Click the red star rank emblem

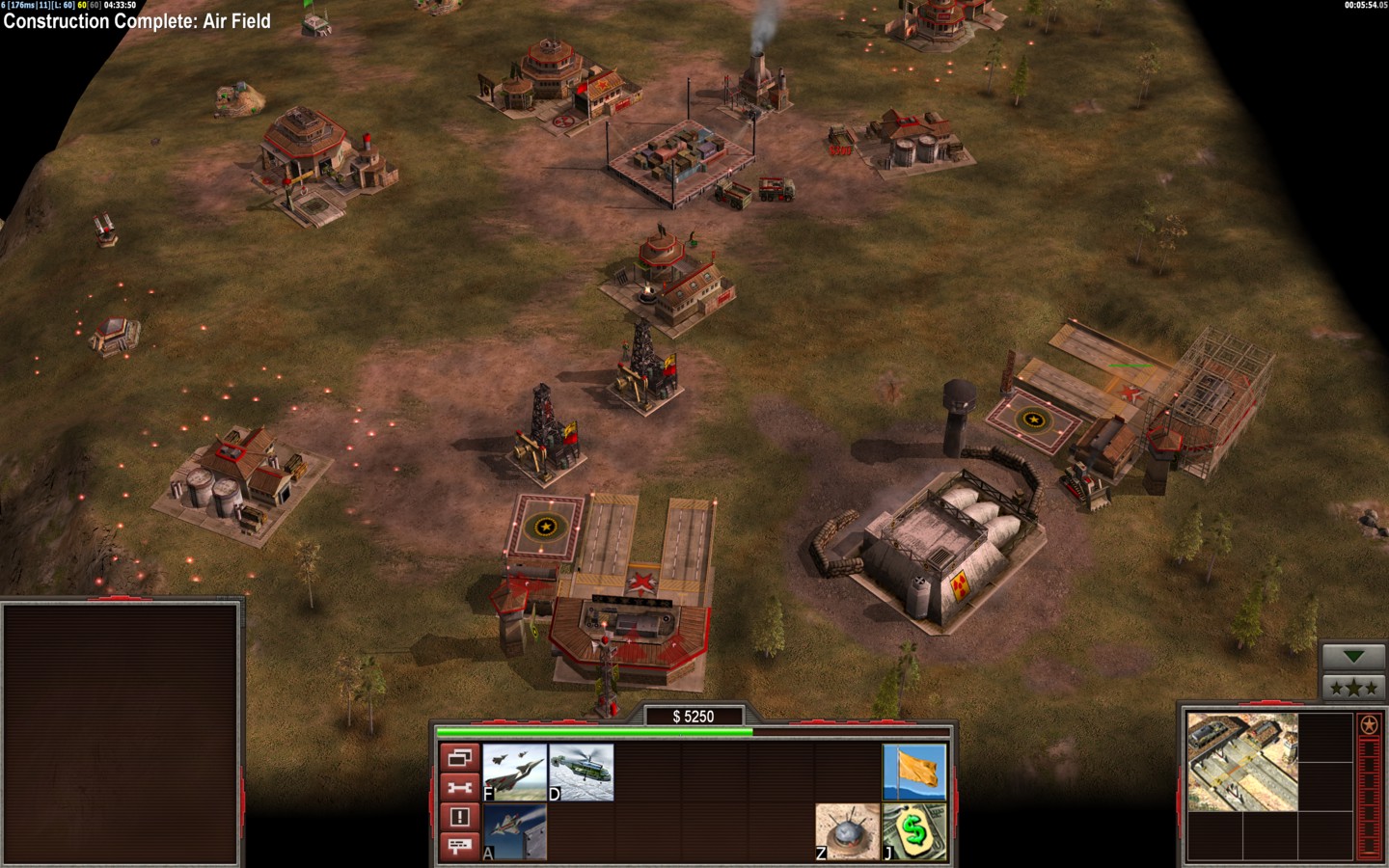(x=1369, y=724)
